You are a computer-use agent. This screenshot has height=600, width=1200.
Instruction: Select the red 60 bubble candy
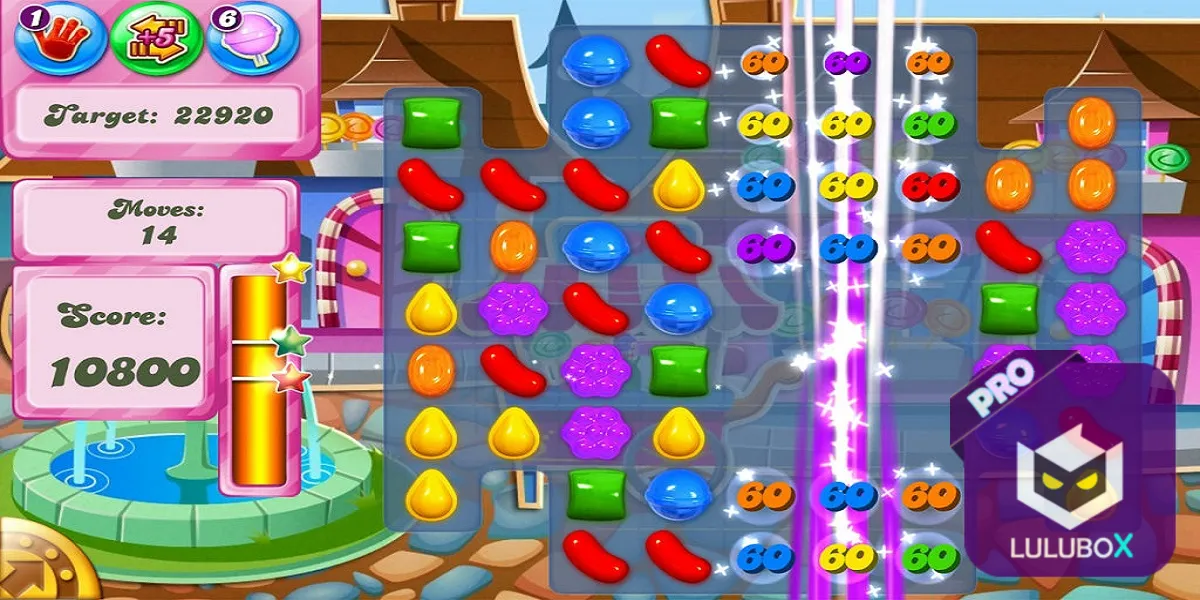(x=930, y=185)
